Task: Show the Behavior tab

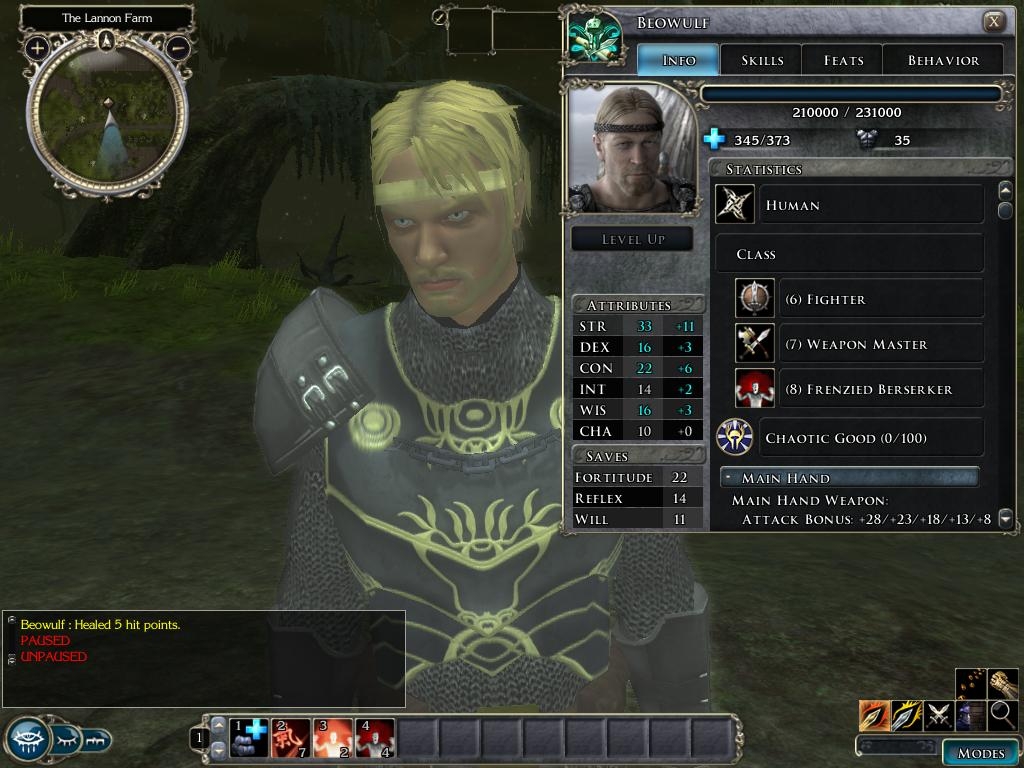Action: point(943,60)
